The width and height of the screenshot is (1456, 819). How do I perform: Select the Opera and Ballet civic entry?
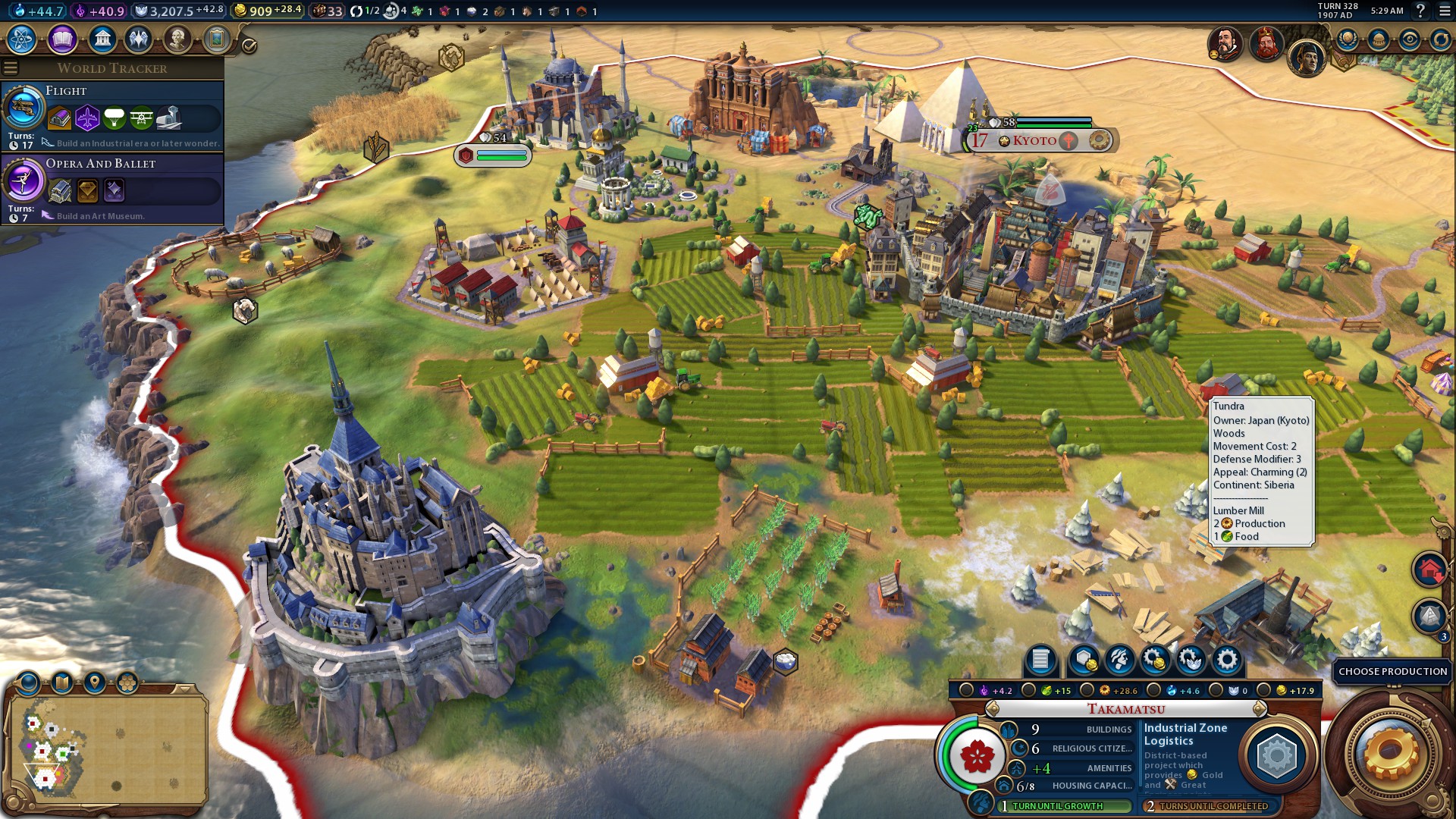pos(114,188)
